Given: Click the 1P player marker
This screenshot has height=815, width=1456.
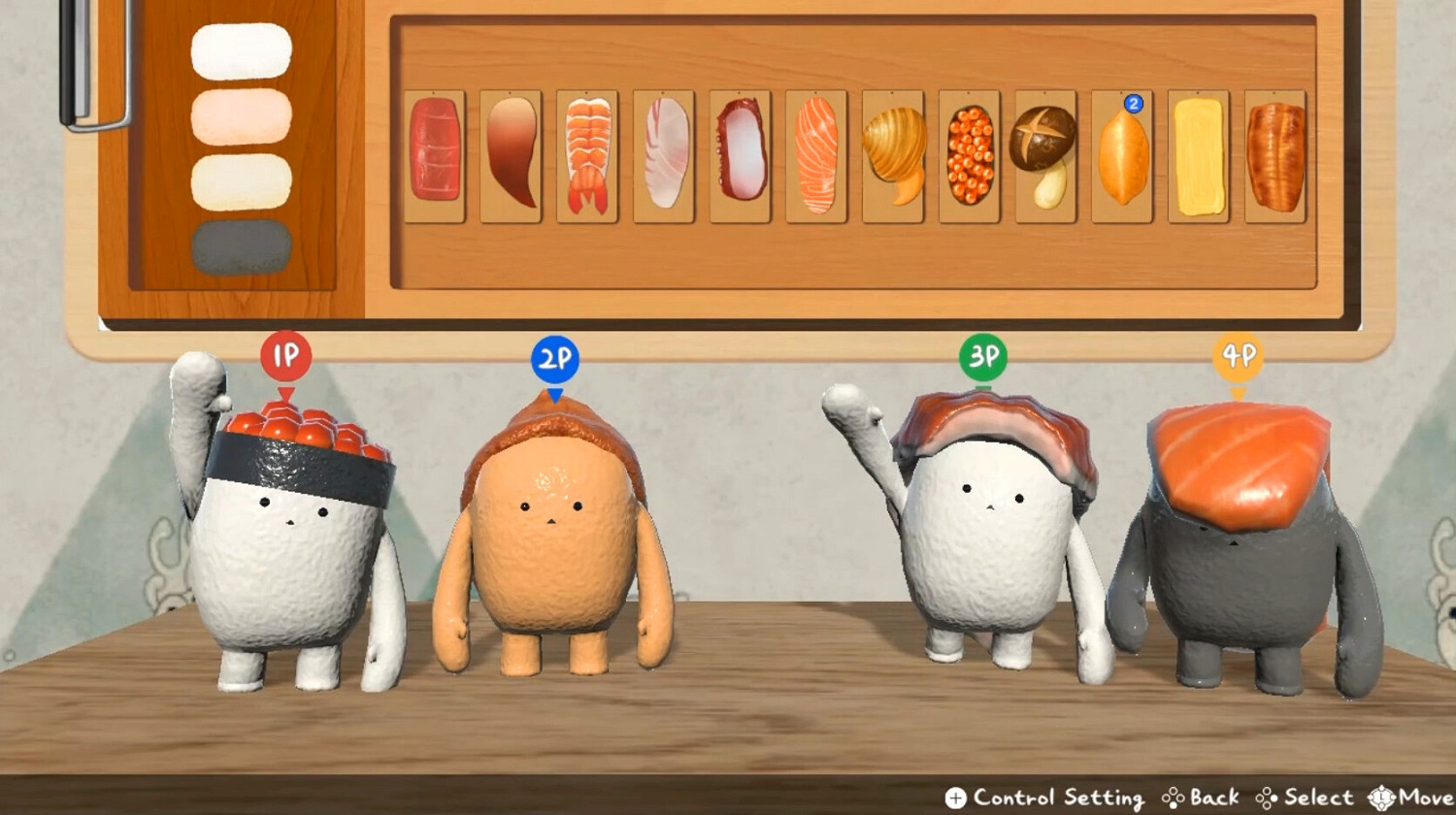Looking at the screenshot, I should (x=286, y=355).
